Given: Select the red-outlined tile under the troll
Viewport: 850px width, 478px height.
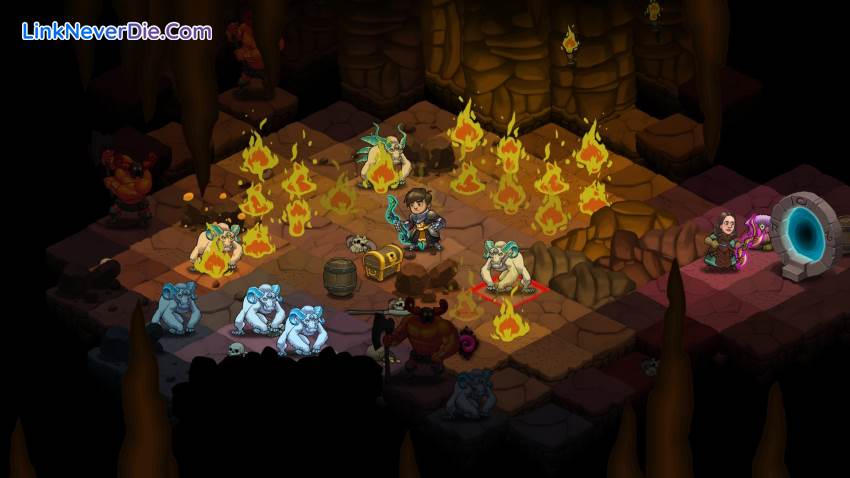Looking at the screenshot, I should [x=510, y=290].
